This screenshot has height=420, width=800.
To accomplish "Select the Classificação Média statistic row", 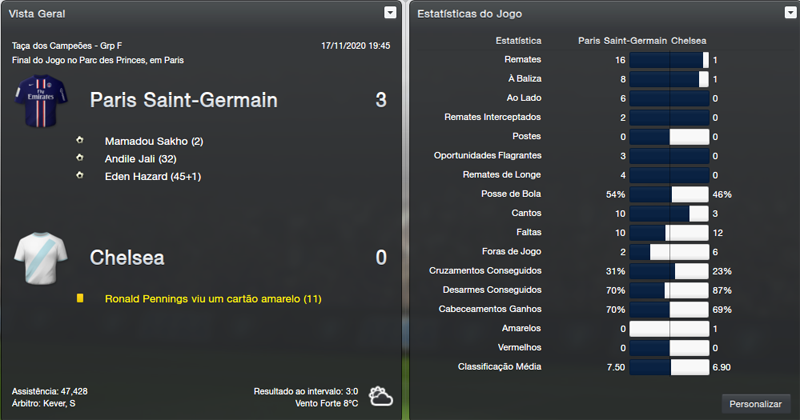I will click(x=500, y=367).
